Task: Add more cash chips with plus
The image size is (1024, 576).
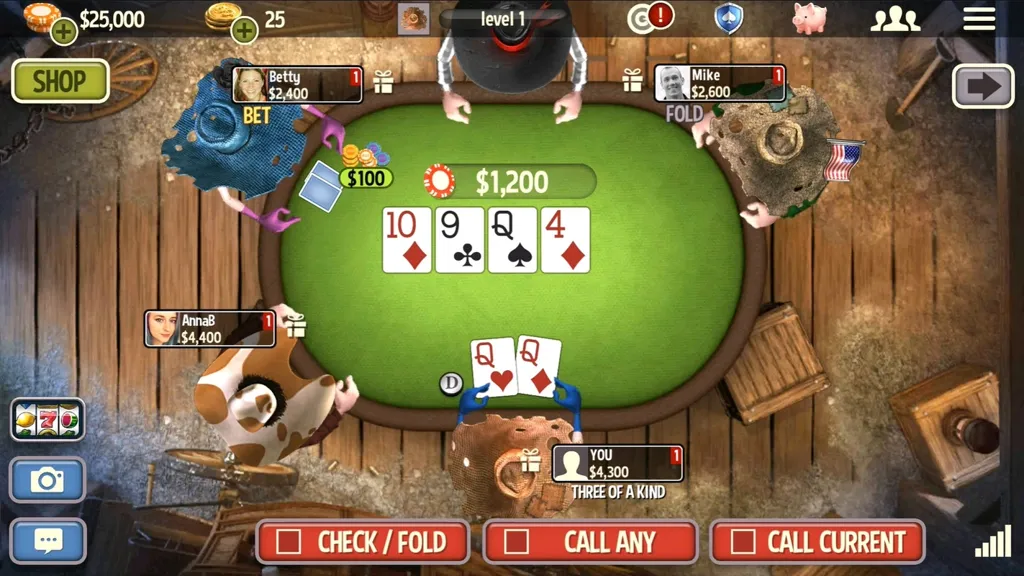Action: pos(64,32)
